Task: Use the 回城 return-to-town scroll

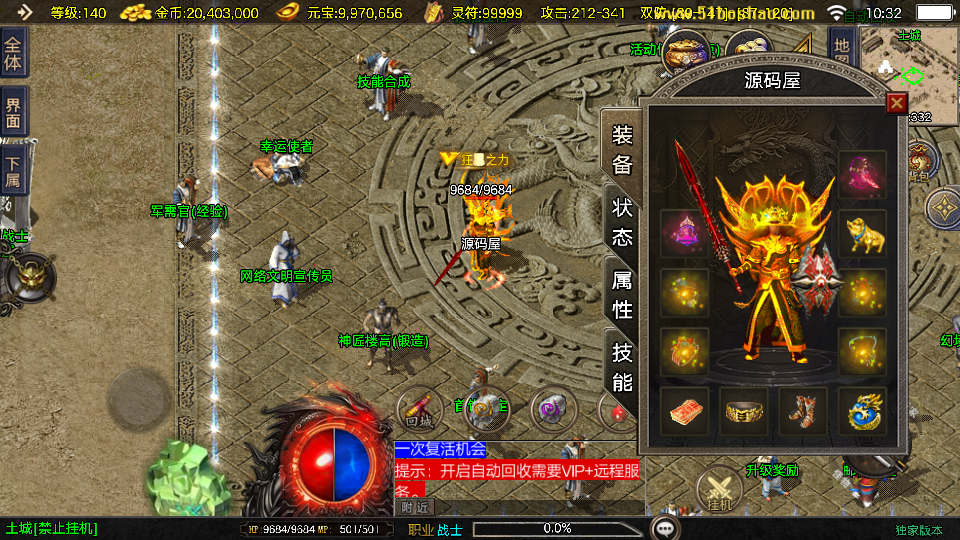Action: [420, 408]
